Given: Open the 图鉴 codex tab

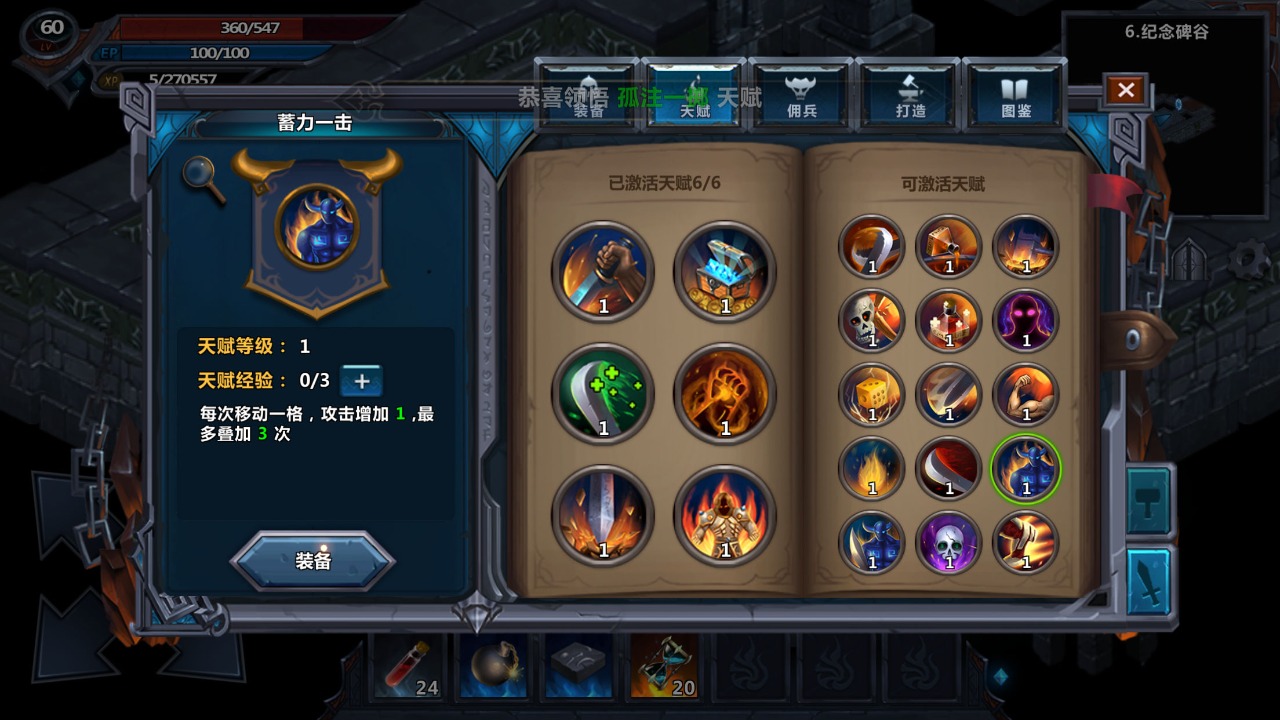Looking at the screenshot, I should 1016,97.
